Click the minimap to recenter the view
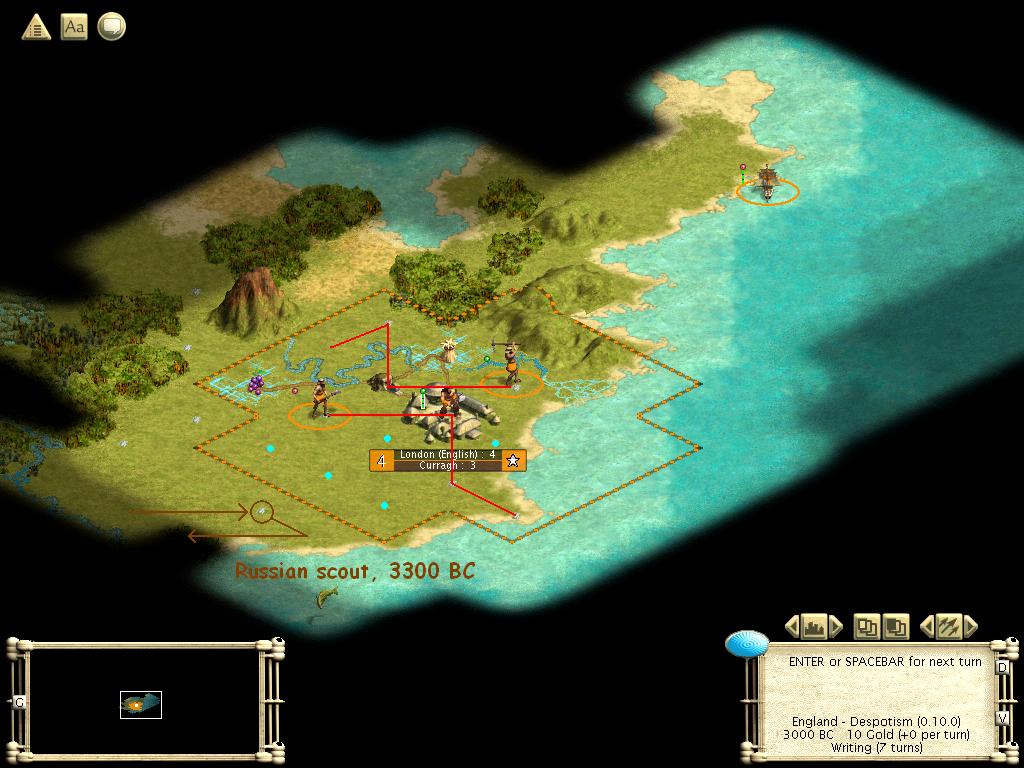1024x768 pixels. [141, 704]
